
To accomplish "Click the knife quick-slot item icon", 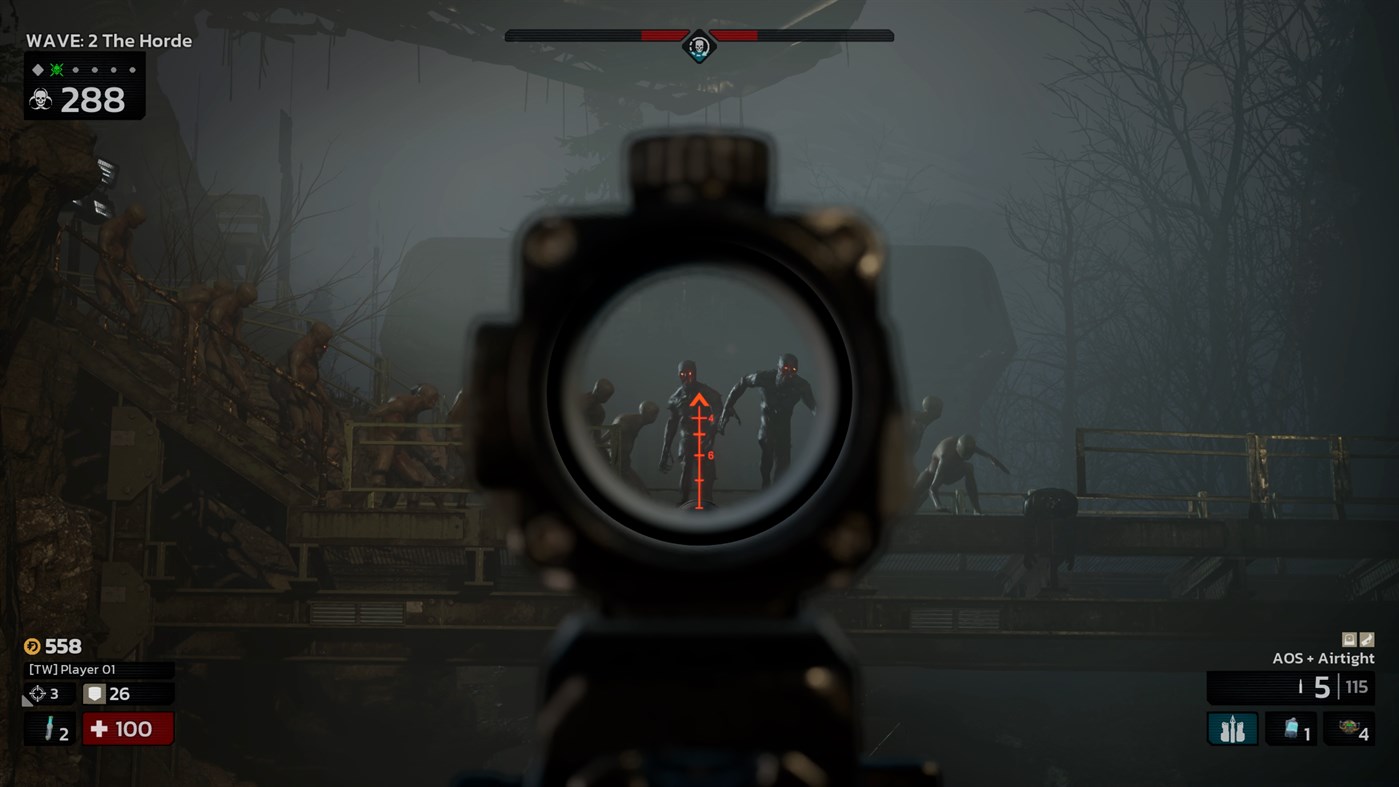I will click(48, 729).
